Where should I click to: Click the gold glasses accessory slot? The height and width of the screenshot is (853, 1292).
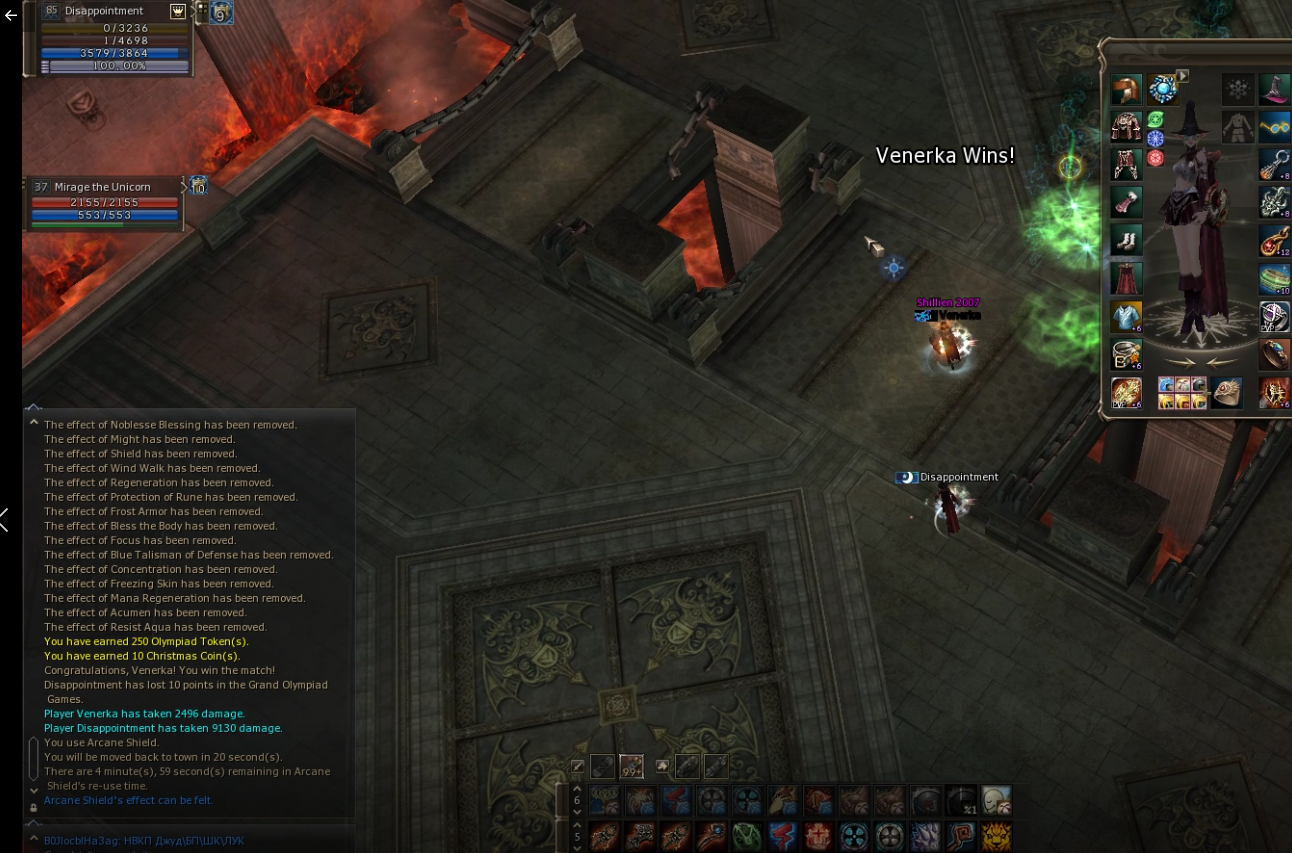pos(1274,127)
